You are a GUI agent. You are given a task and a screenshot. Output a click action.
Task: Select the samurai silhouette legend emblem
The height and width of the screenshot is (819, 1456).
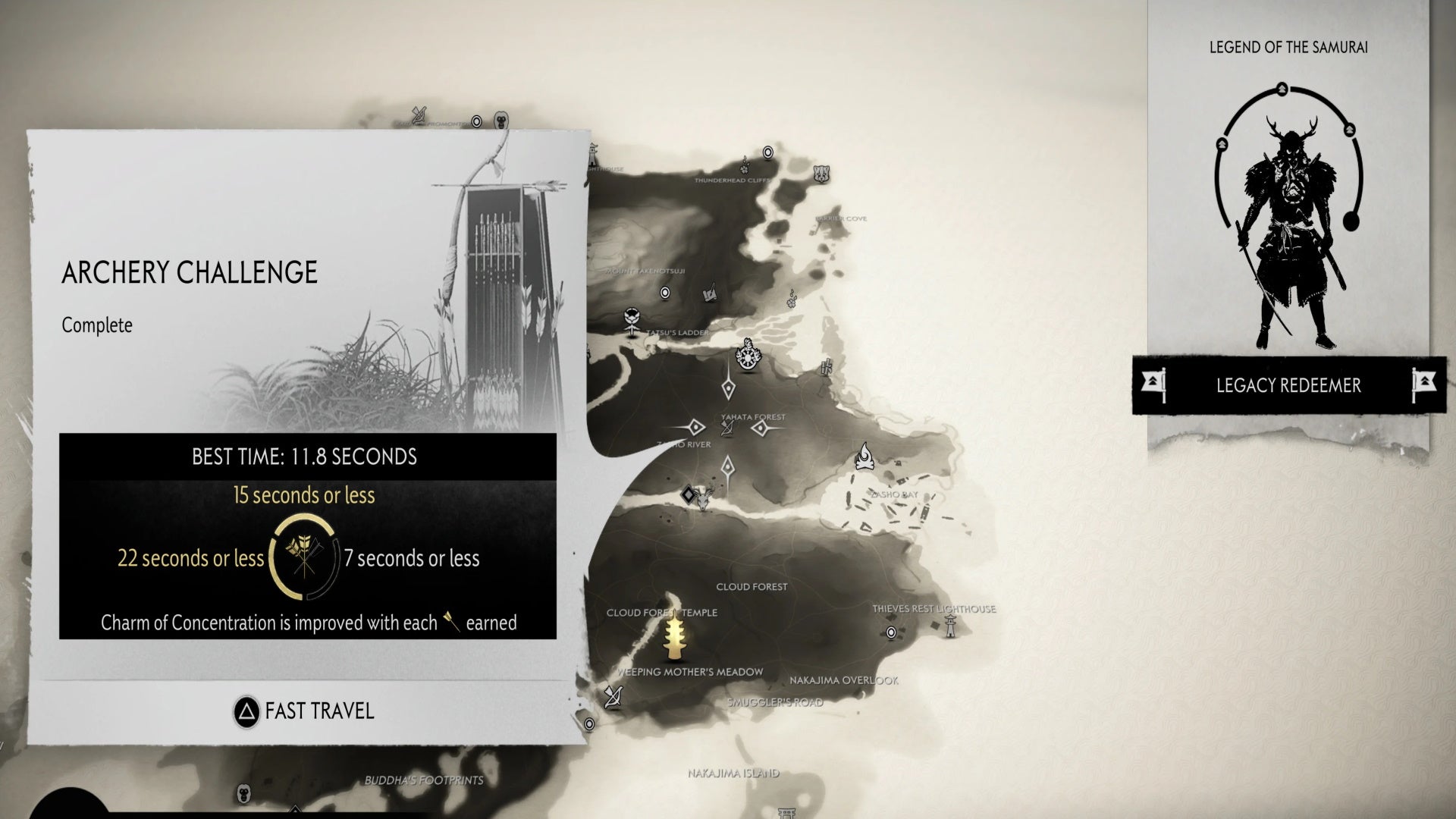click(1288, 227)
